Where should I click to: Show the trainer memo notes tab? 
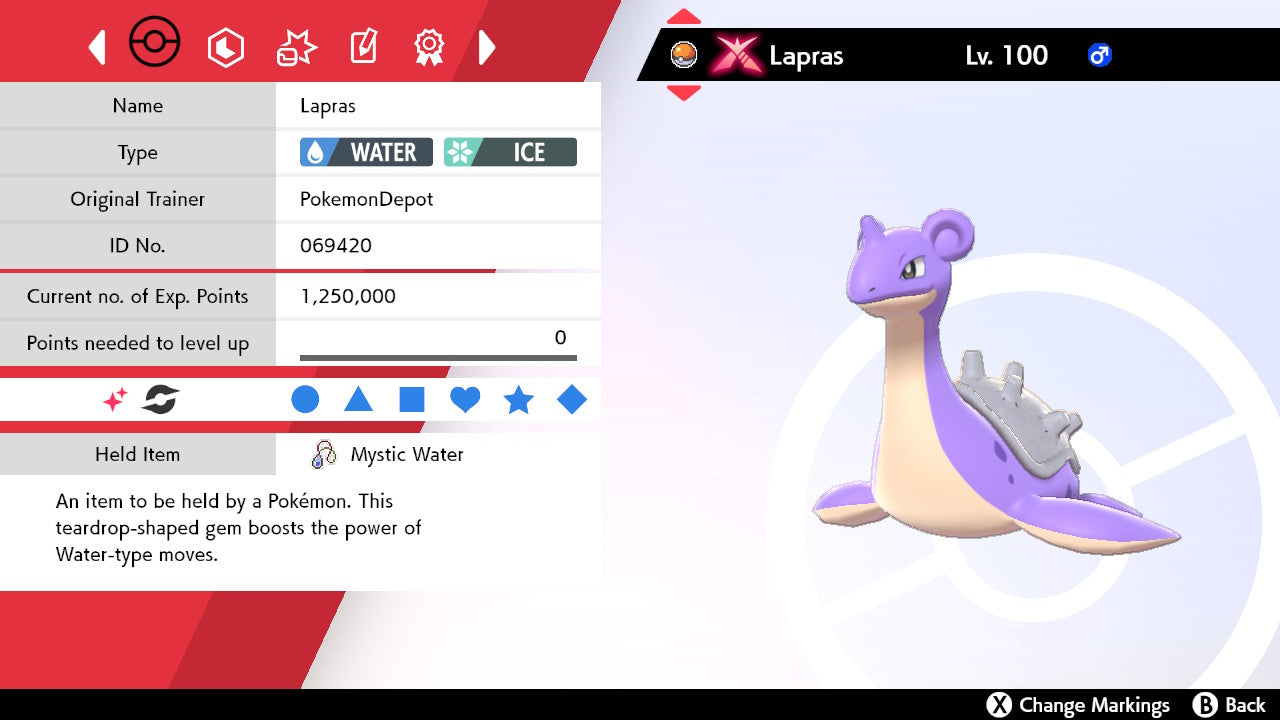[363, 47]
